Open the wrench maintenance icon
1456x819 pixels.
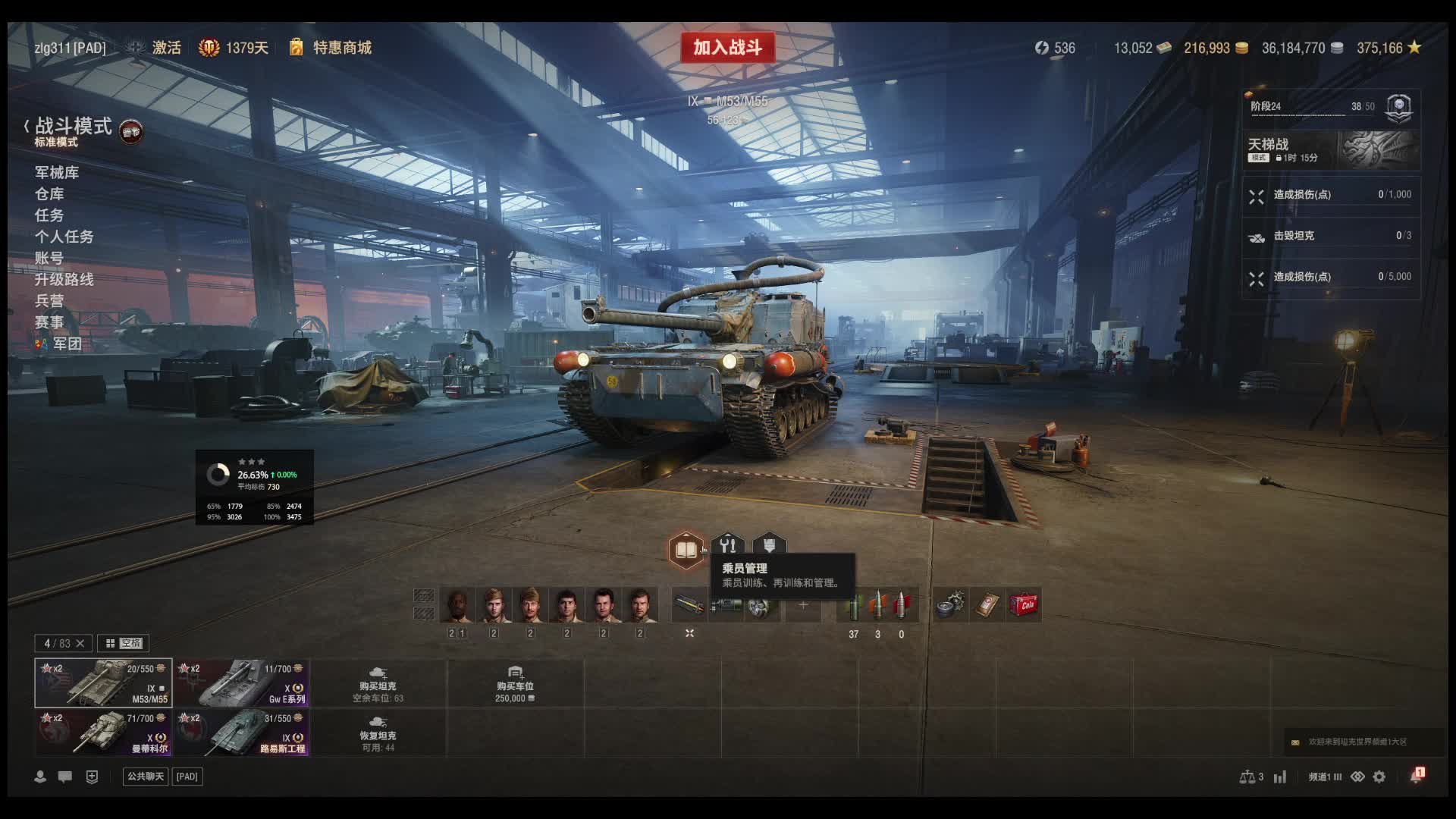coord(728,545)
